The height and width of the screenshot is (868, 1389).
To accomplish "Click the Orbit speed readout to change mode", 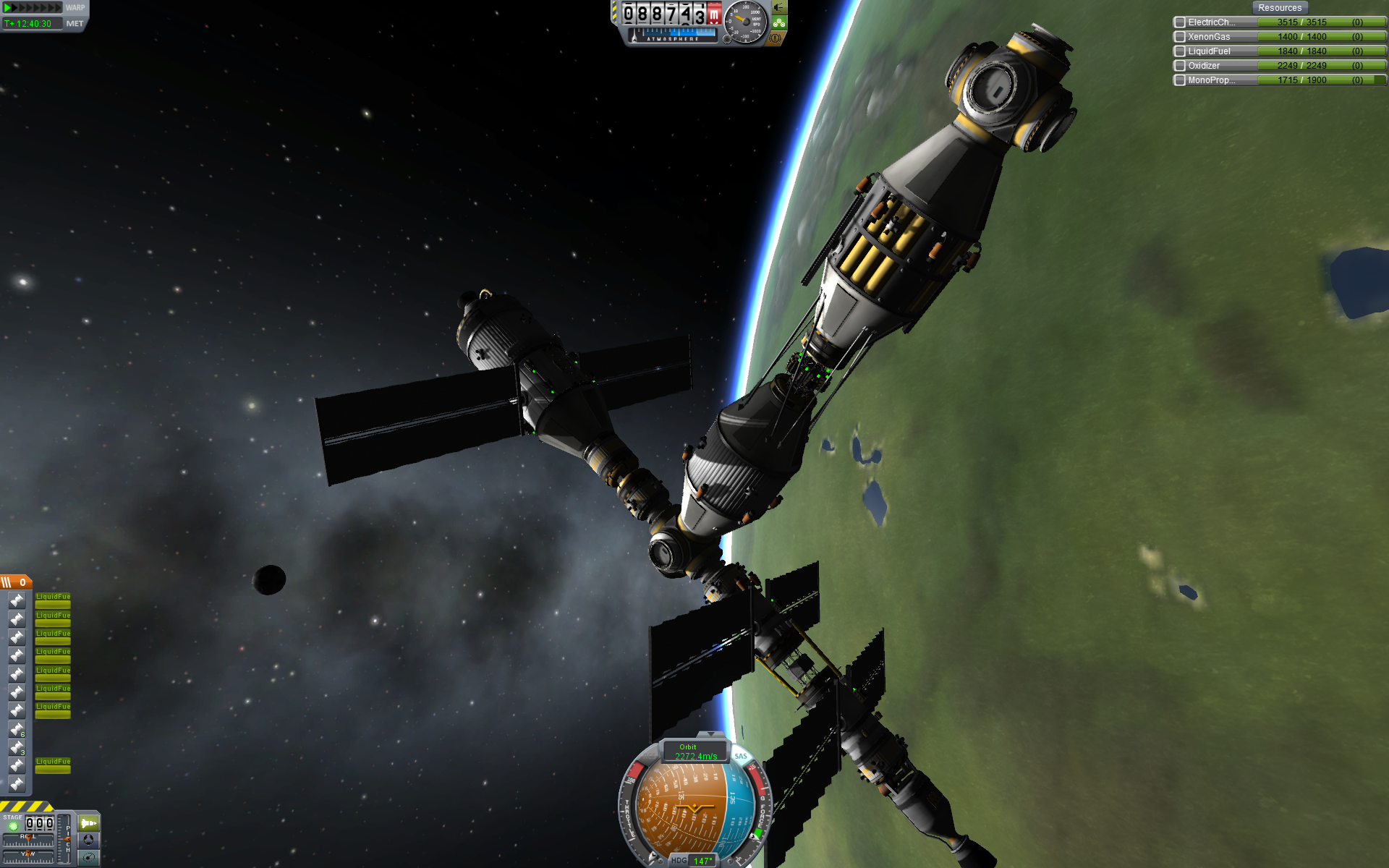I will [x=695, y=752].
